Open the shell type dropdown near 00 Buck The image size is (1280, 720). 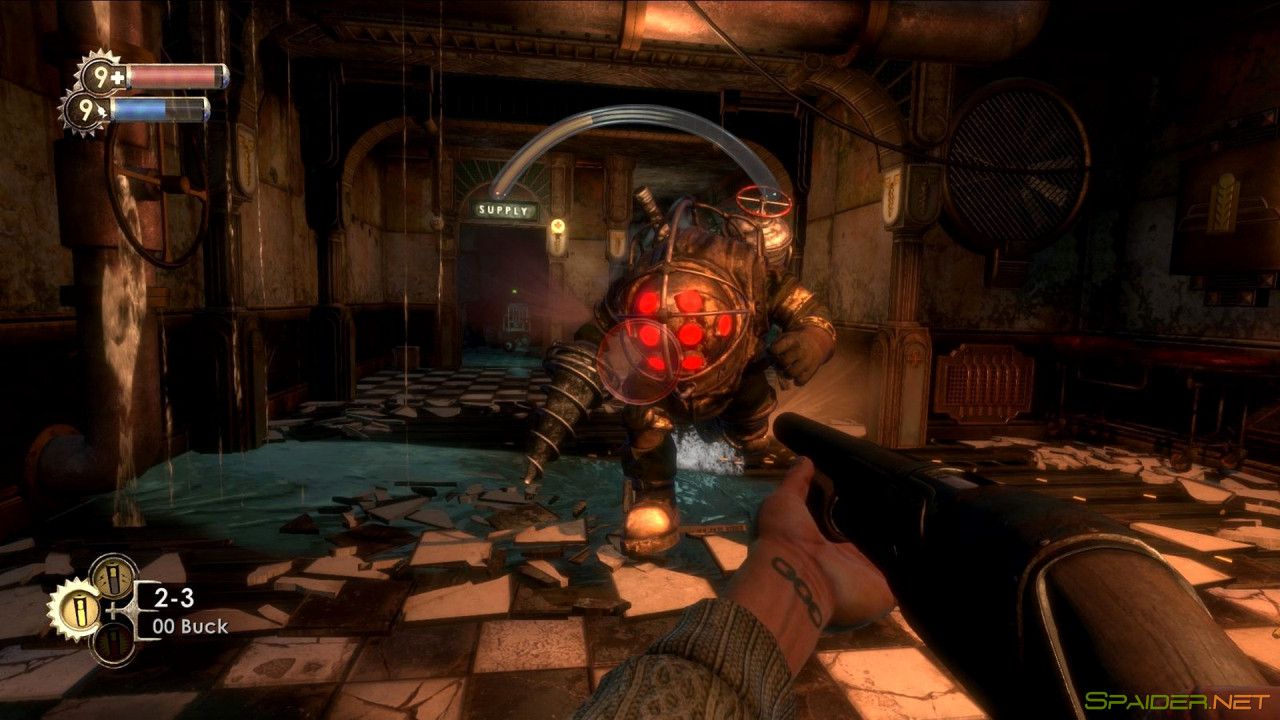pos(190,627)
